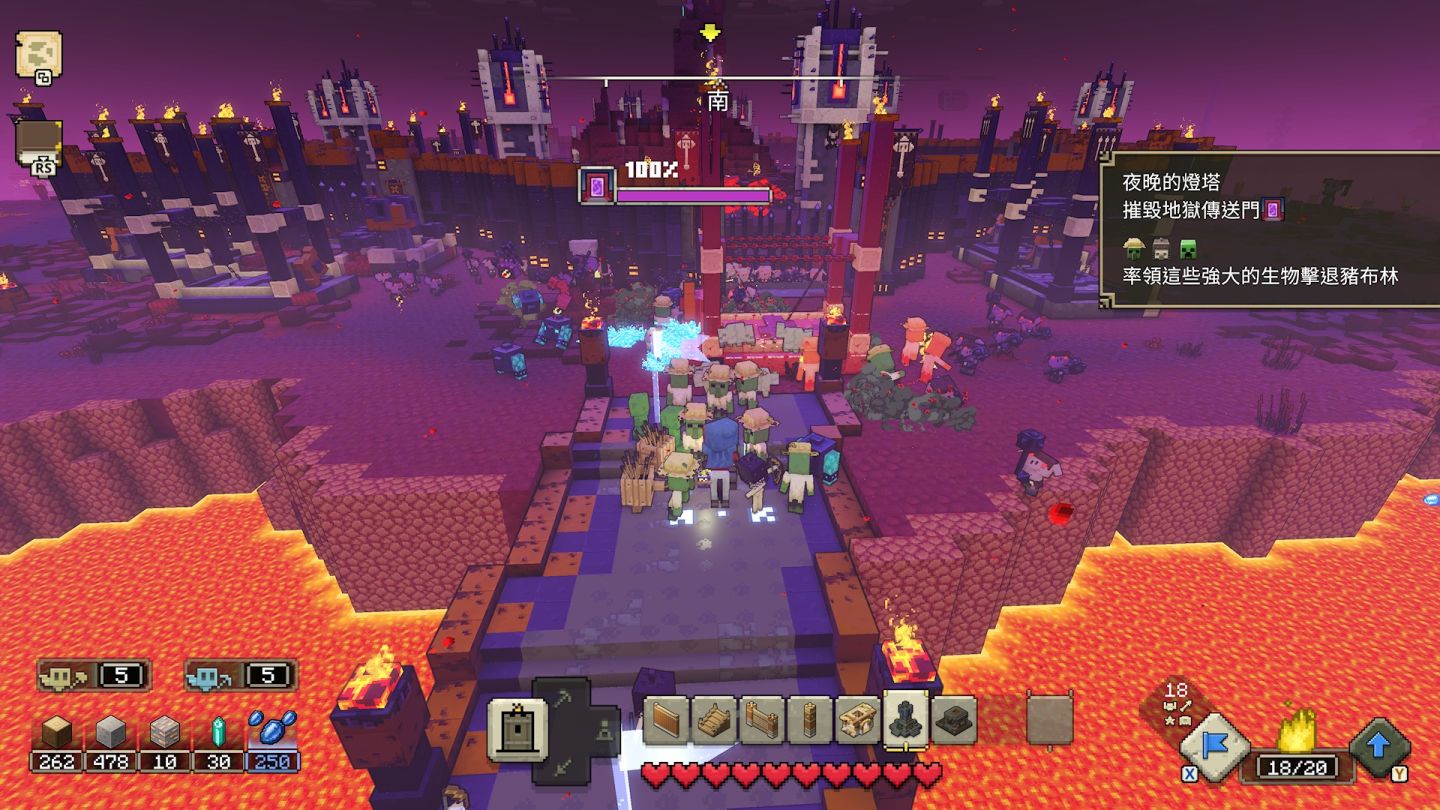Viewport: 1440px width, 810px height.
Task: Select the crowned tower category icon
Action: coord(517,729)
